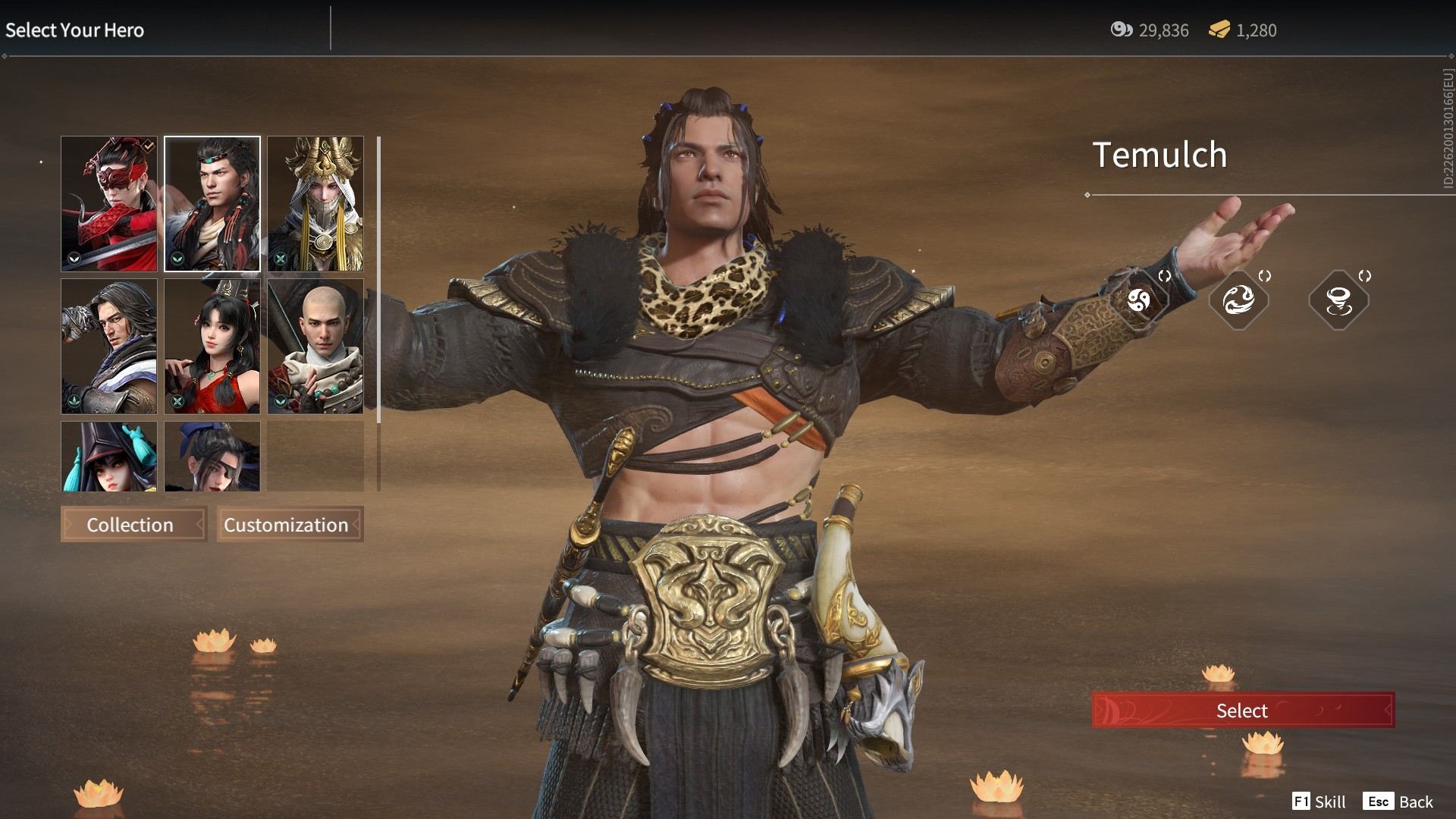Choose the Temulch hero portrait
The width and height of the screenshot is (1456, 819).
[212, 203]
